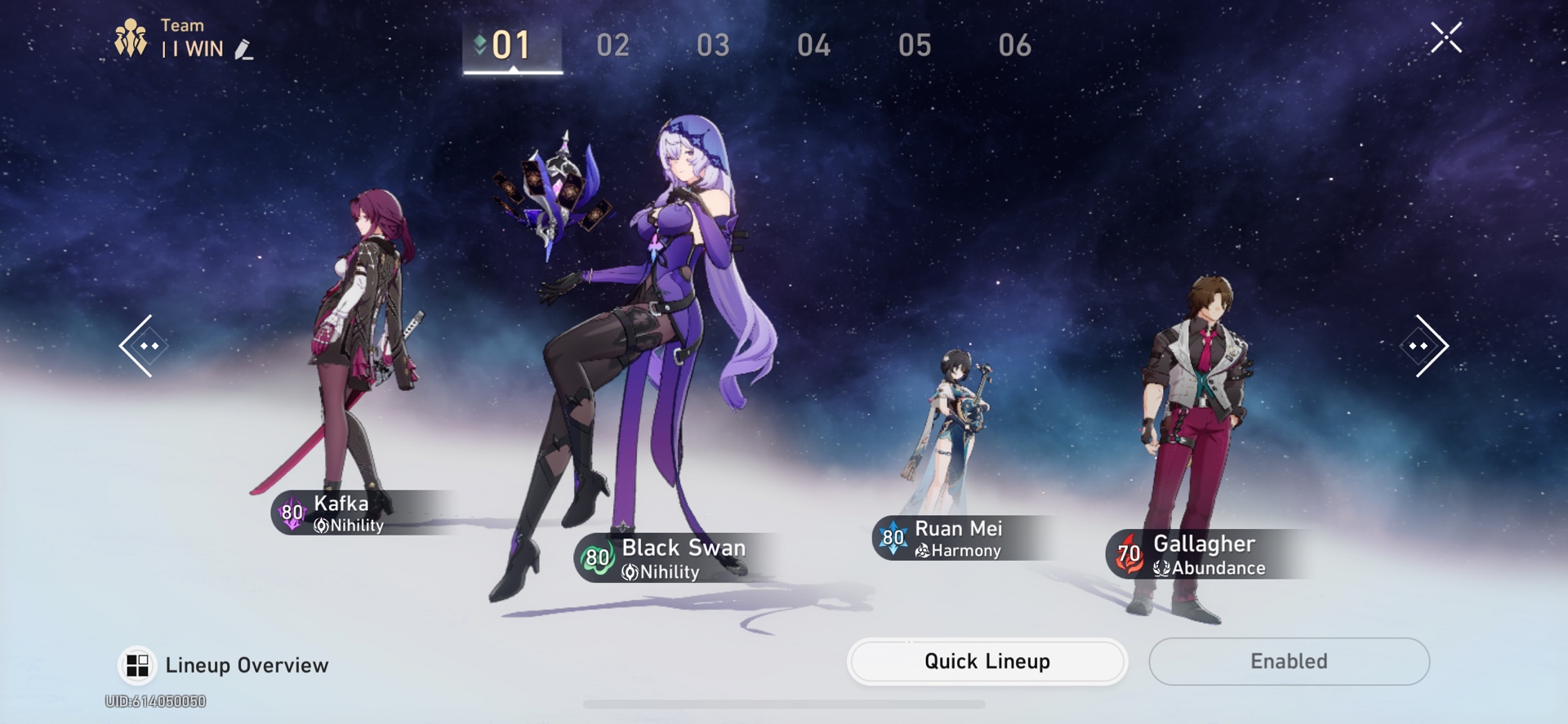The image size is (1568, 724).
Task: Switch to team slot 02
Action: click(x=612, y=47)
